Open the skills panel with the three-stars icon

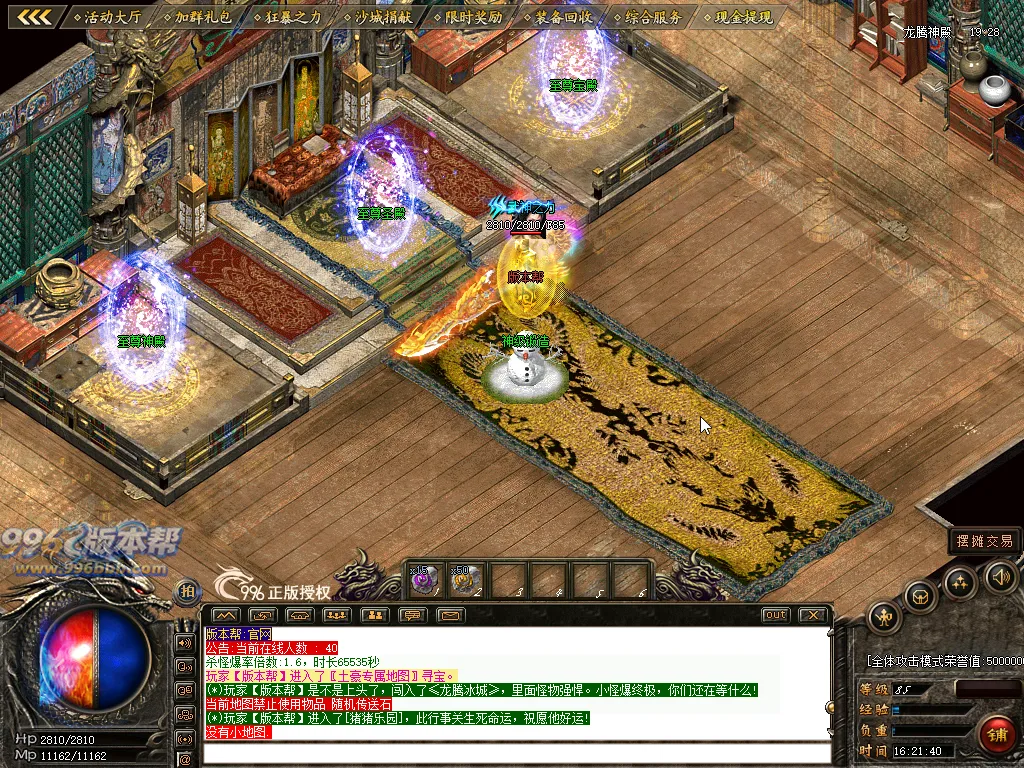[x=960, y=583]
